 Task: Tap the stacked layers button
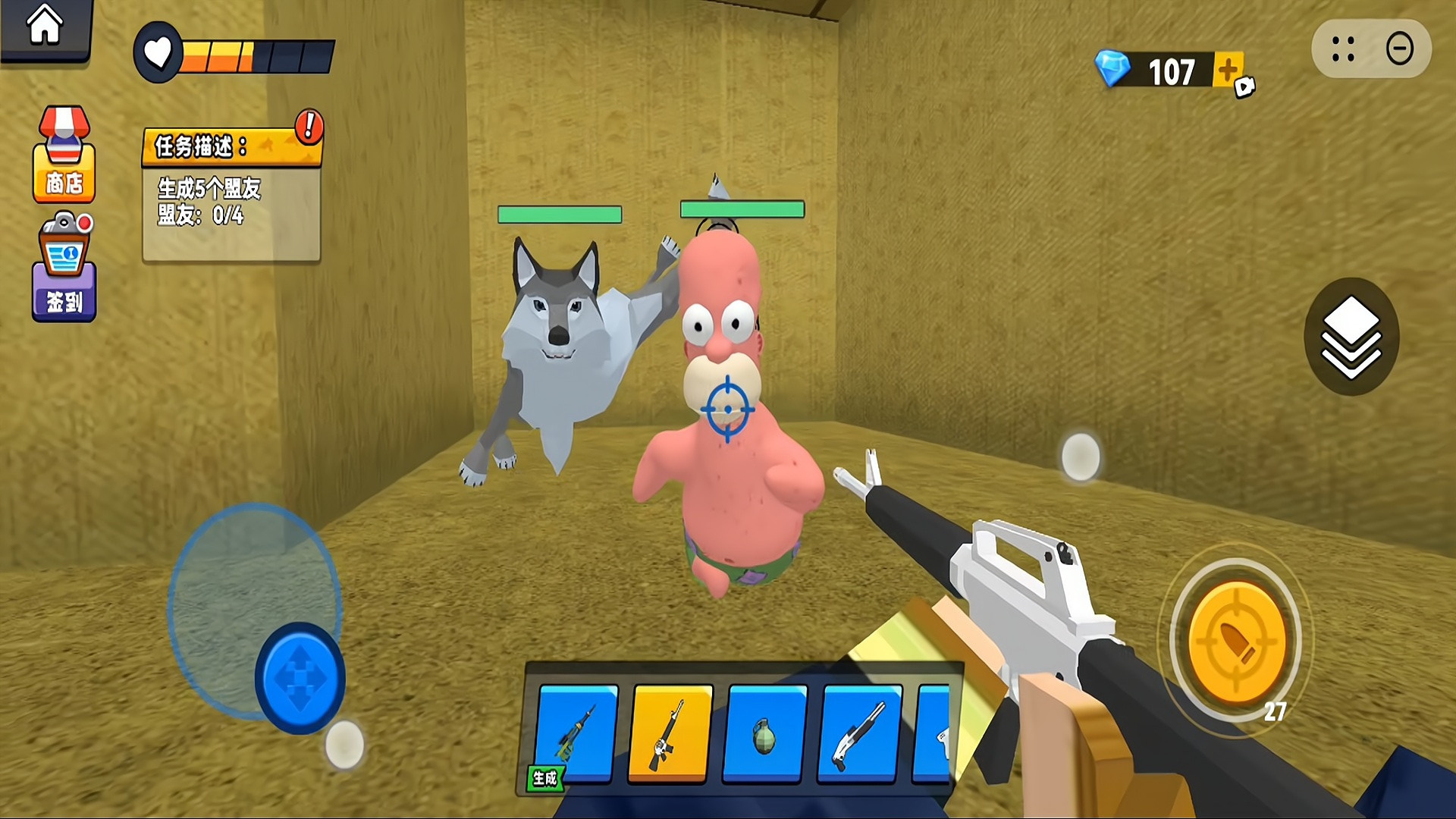(1351, 337)
